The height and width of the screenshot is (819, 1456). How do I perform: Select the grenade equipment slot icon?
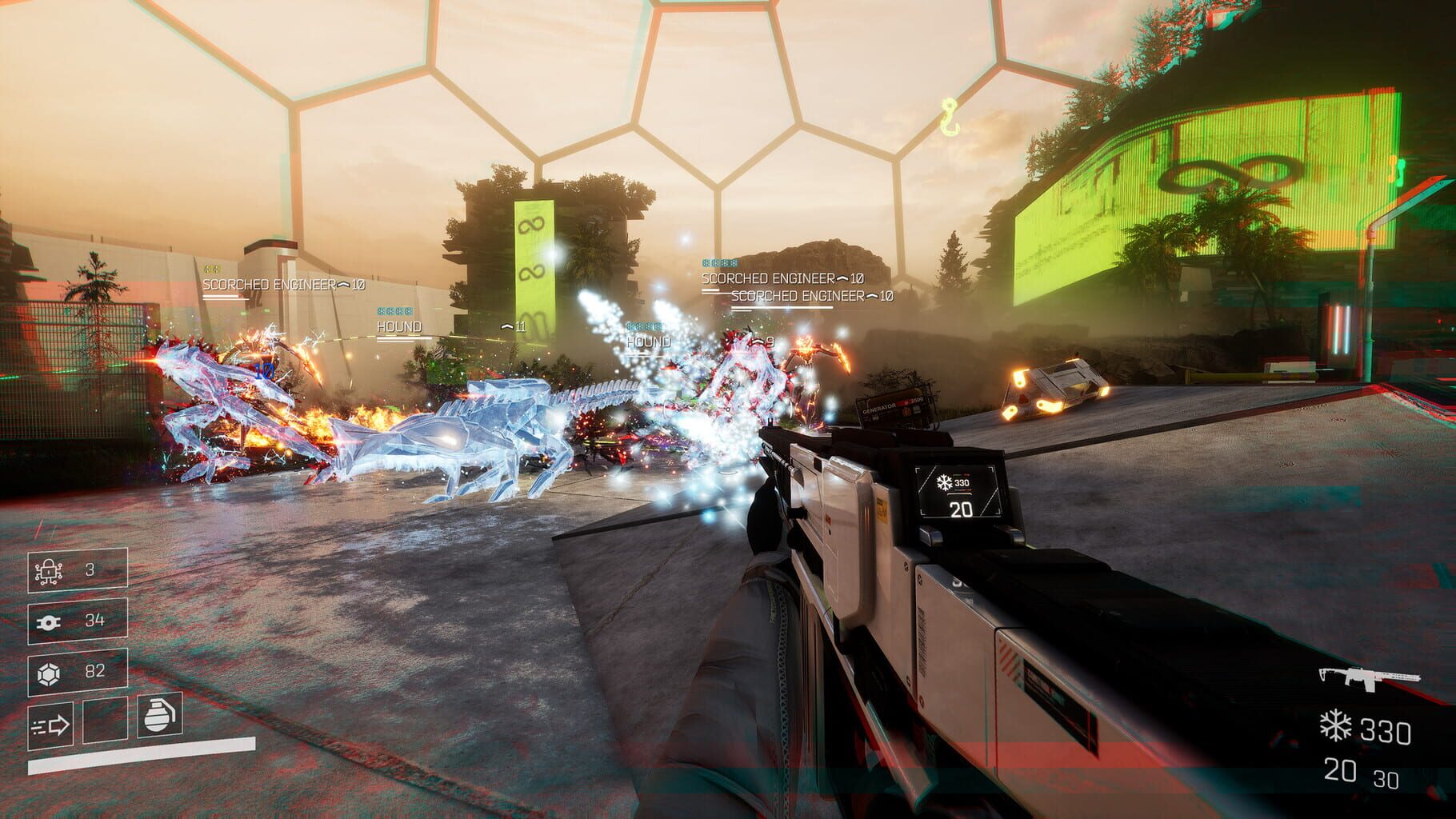point(159,717)
